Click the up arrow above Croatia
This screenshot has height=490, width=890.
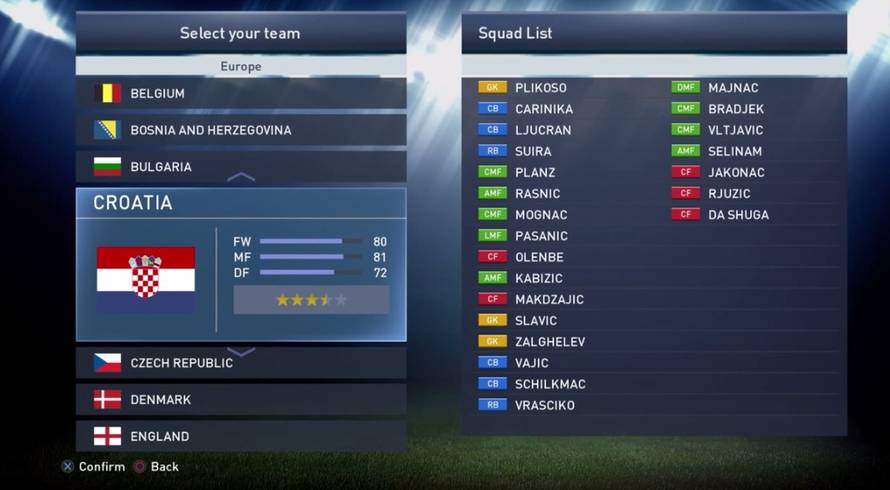click(x=241, y=177)
